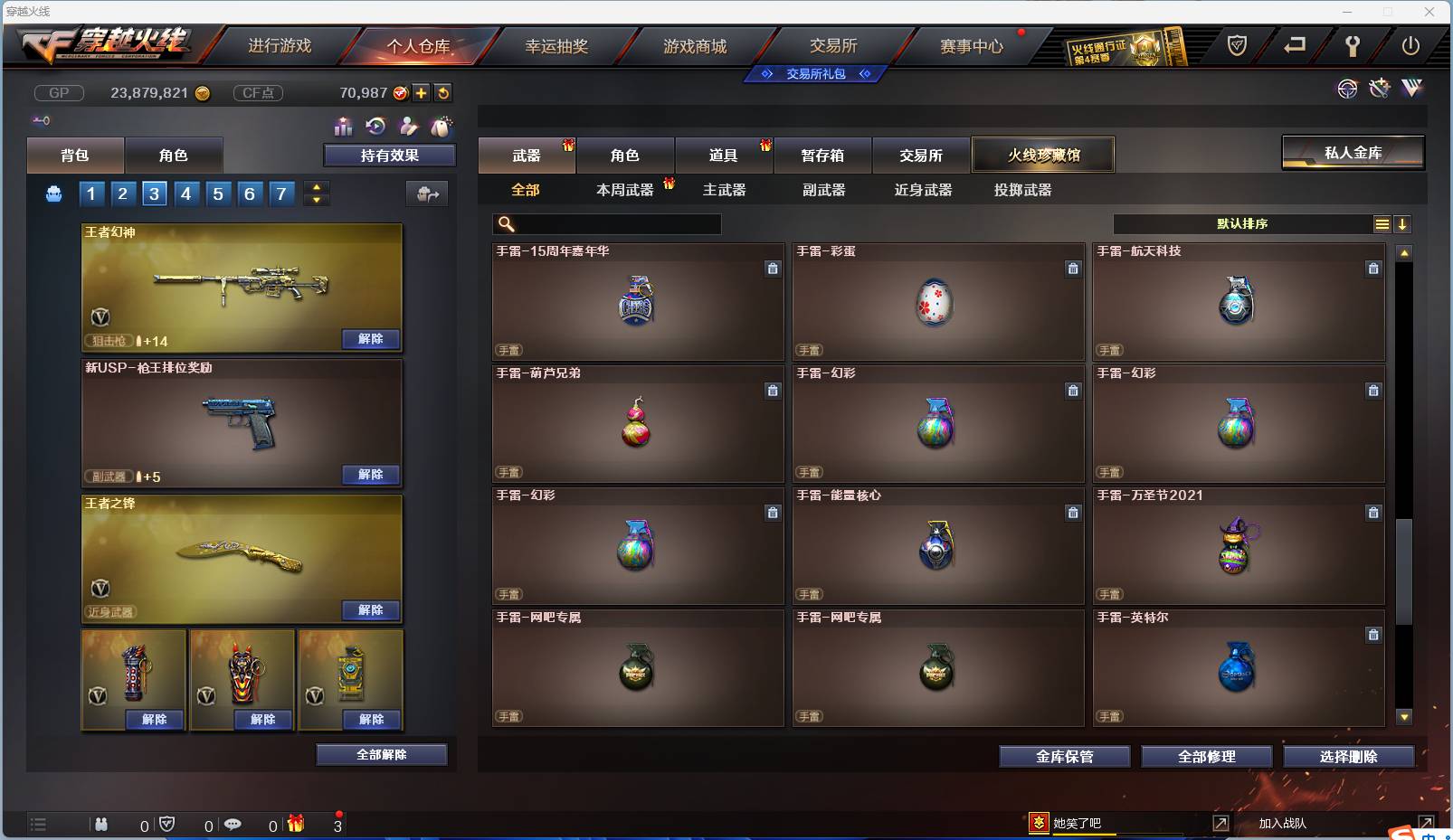Delete 手雷-彩蛋 using its trash icon
This screenshot has height=840, width=1453.
[x=1073, y=269]
